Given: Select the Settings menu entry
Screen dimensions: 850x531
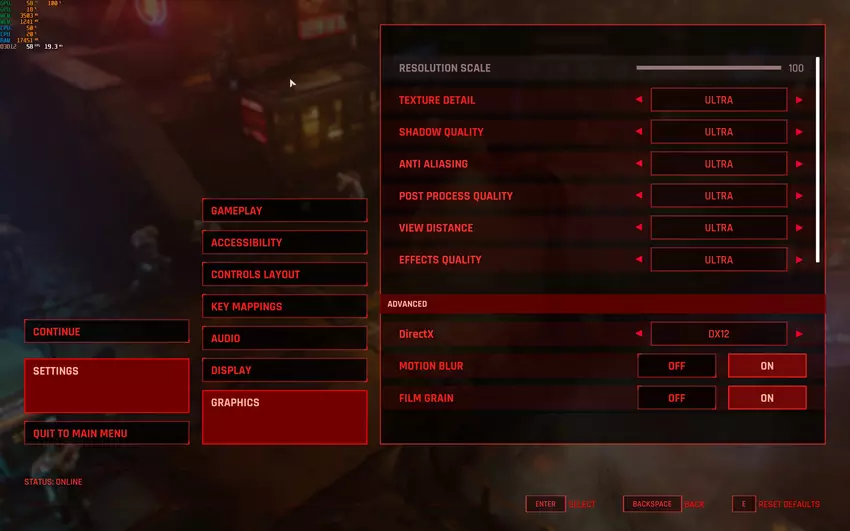Looking at the screenshot, I should coord(106,385).
